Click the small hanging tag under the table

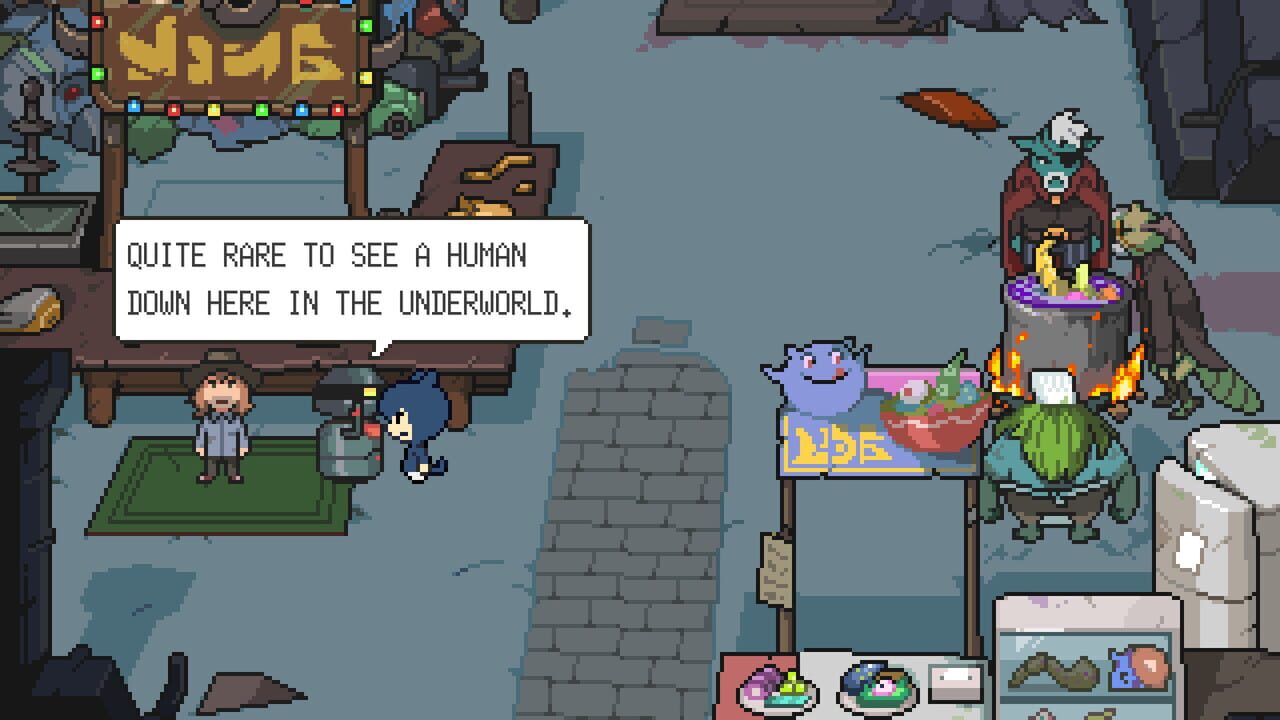[775, 570]
